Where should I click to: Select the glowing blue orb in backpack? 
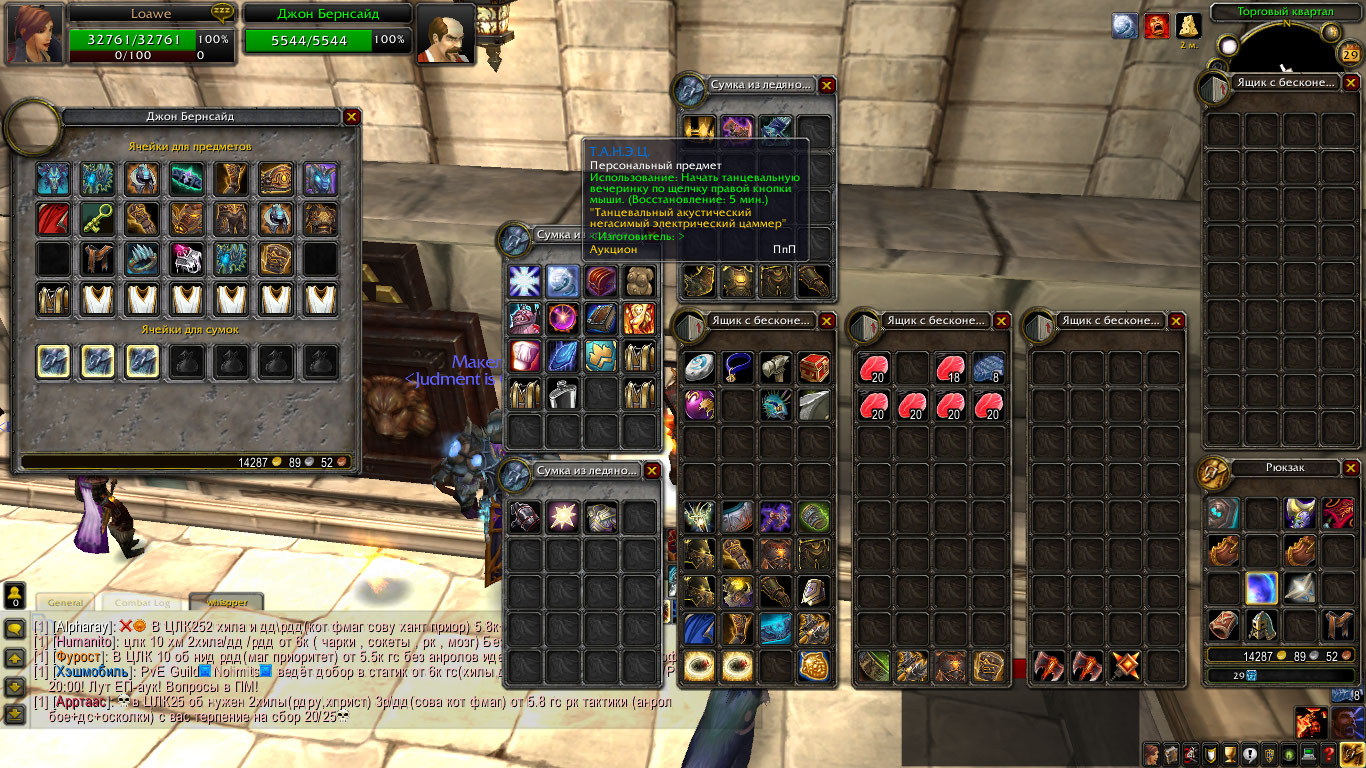[1260, 588]
